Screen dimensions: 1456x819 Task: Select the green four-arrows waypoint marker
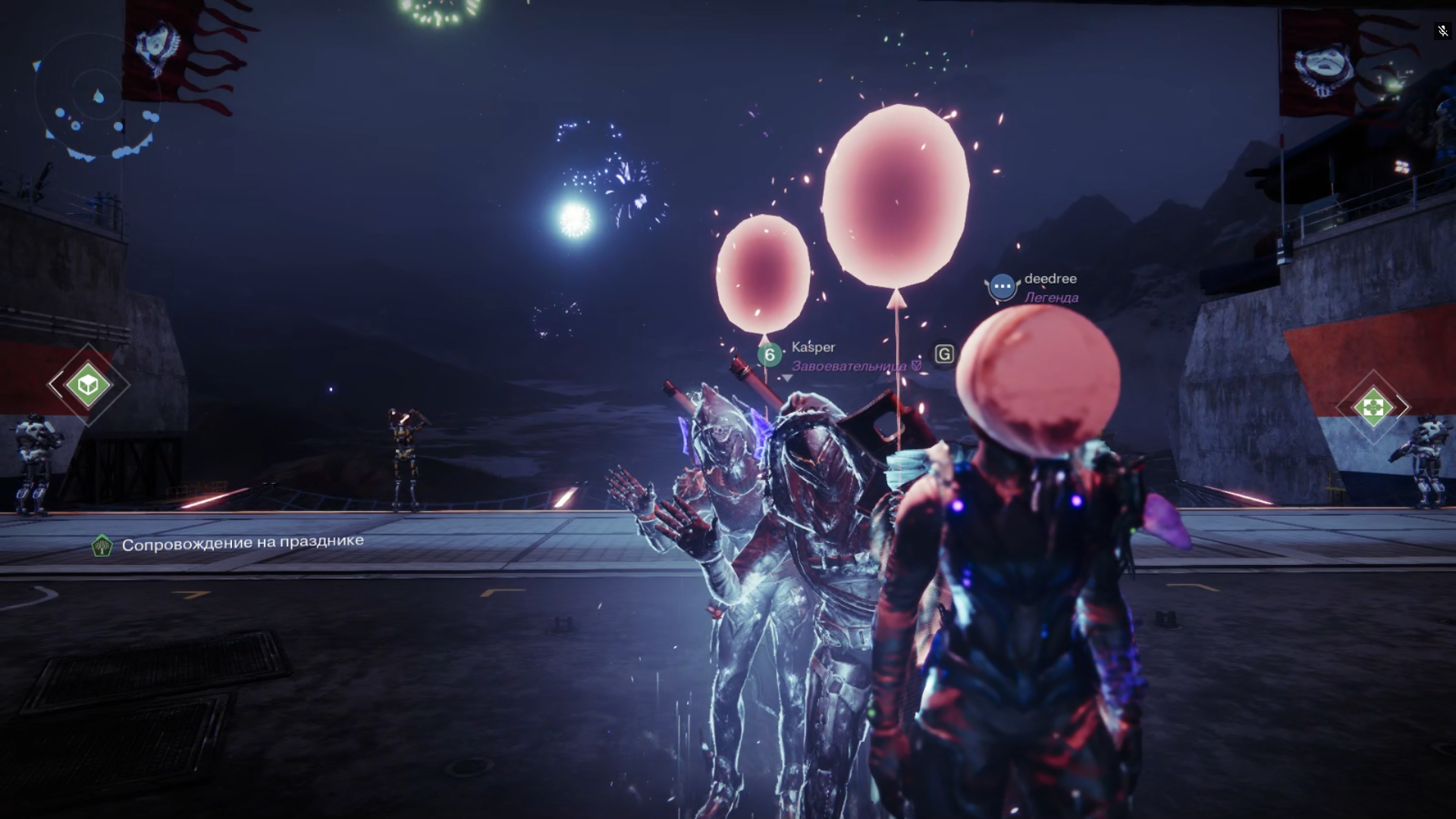[1373, 407]
